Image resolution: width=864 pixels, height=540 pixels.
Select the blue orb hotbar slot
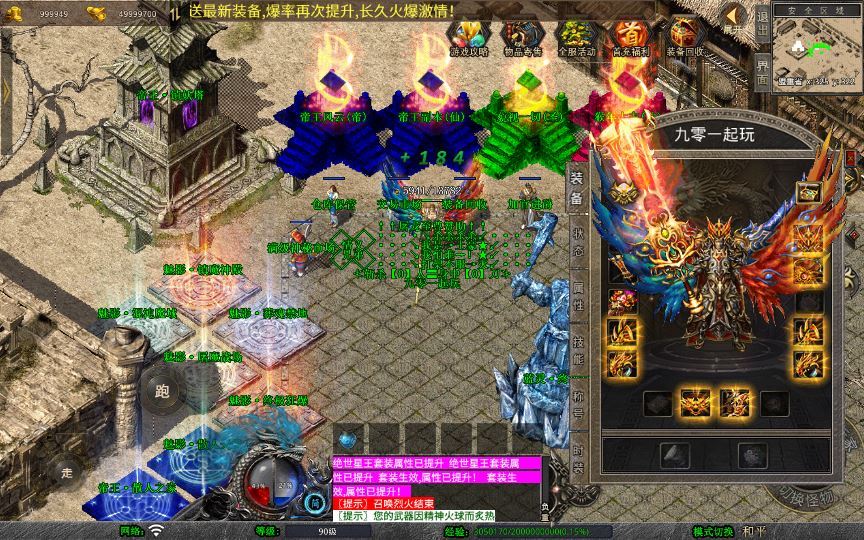coord(345,439)
